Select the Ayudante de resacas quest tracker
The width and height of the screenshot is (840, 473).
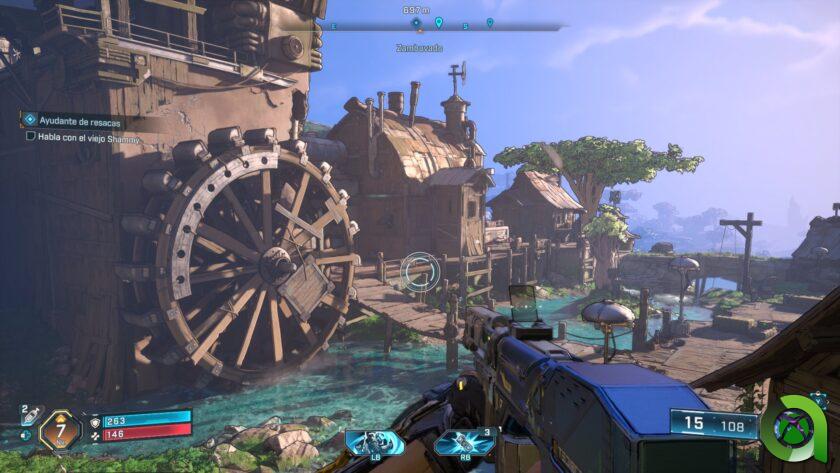[x=73, y=122]
